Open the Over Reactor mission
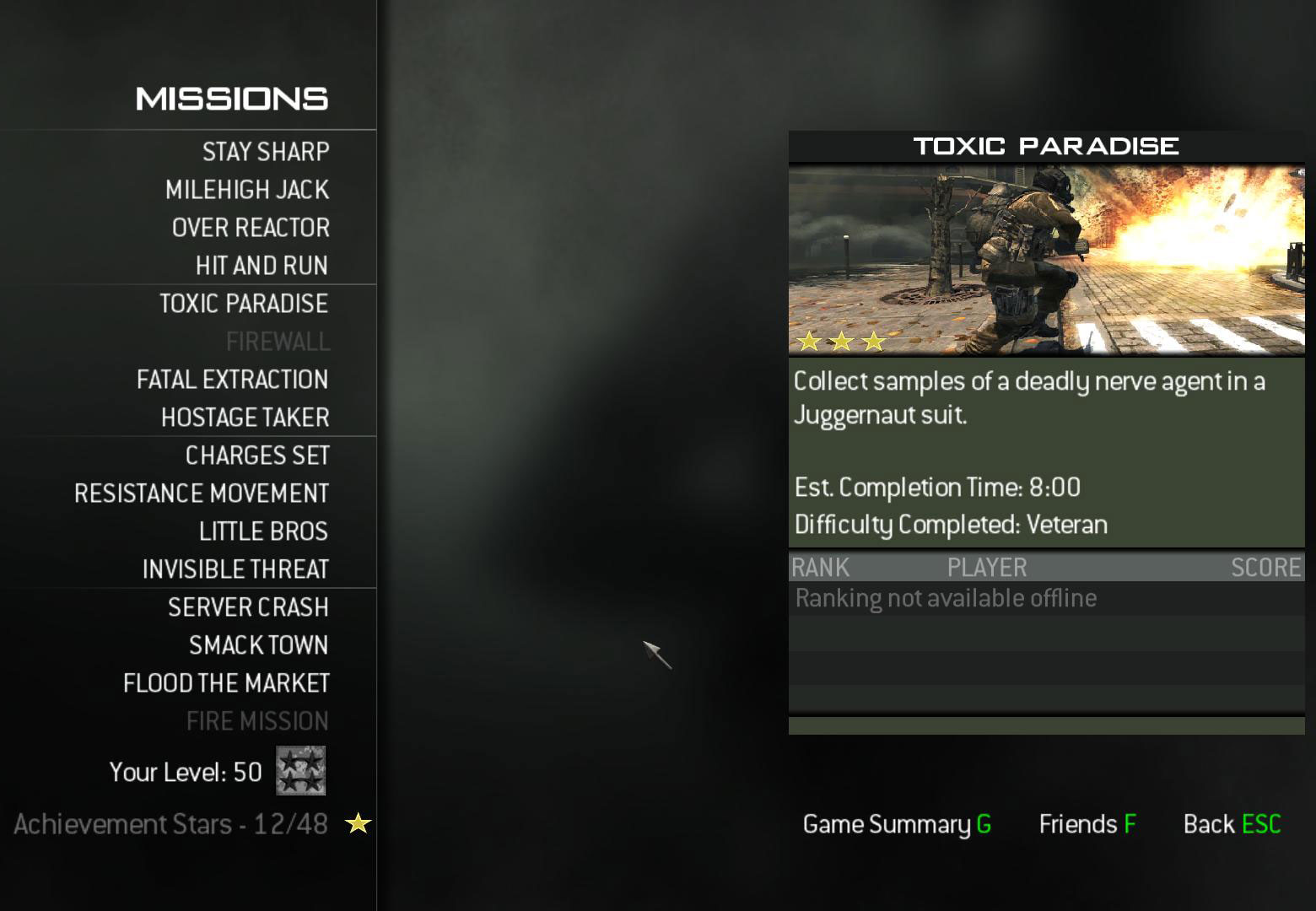This screenshot has height=911, width=1316. [x=251, y=228]
